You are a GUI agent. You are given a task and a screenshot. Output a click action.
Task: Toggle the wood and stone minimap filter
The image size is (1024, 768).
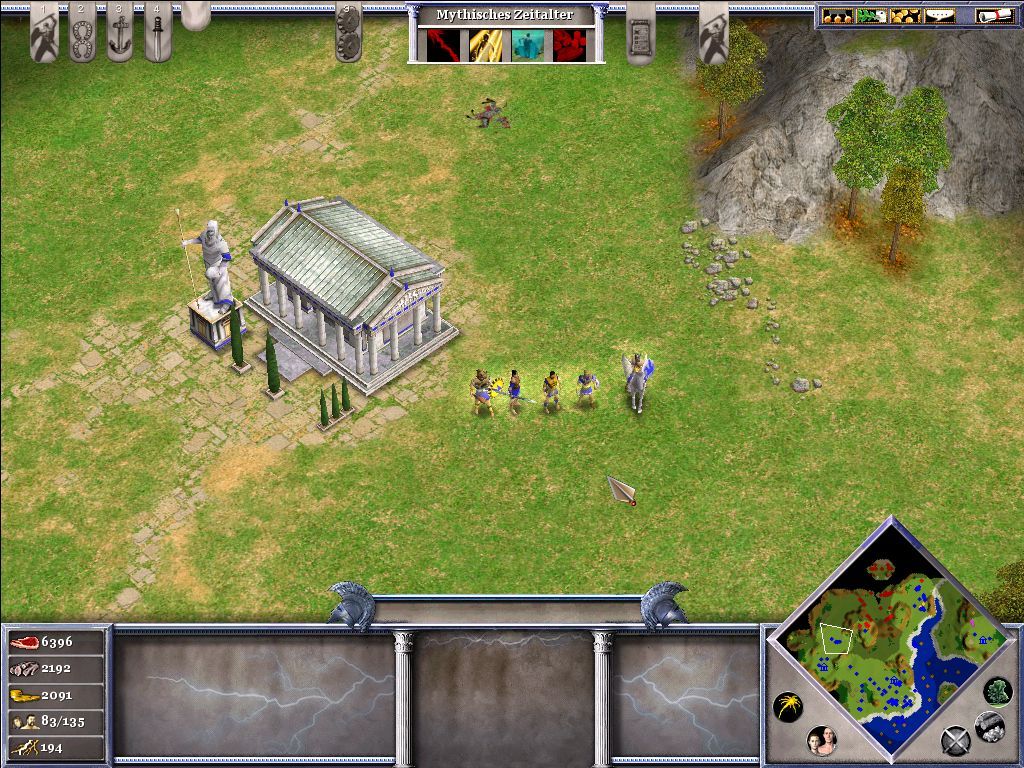989,725
